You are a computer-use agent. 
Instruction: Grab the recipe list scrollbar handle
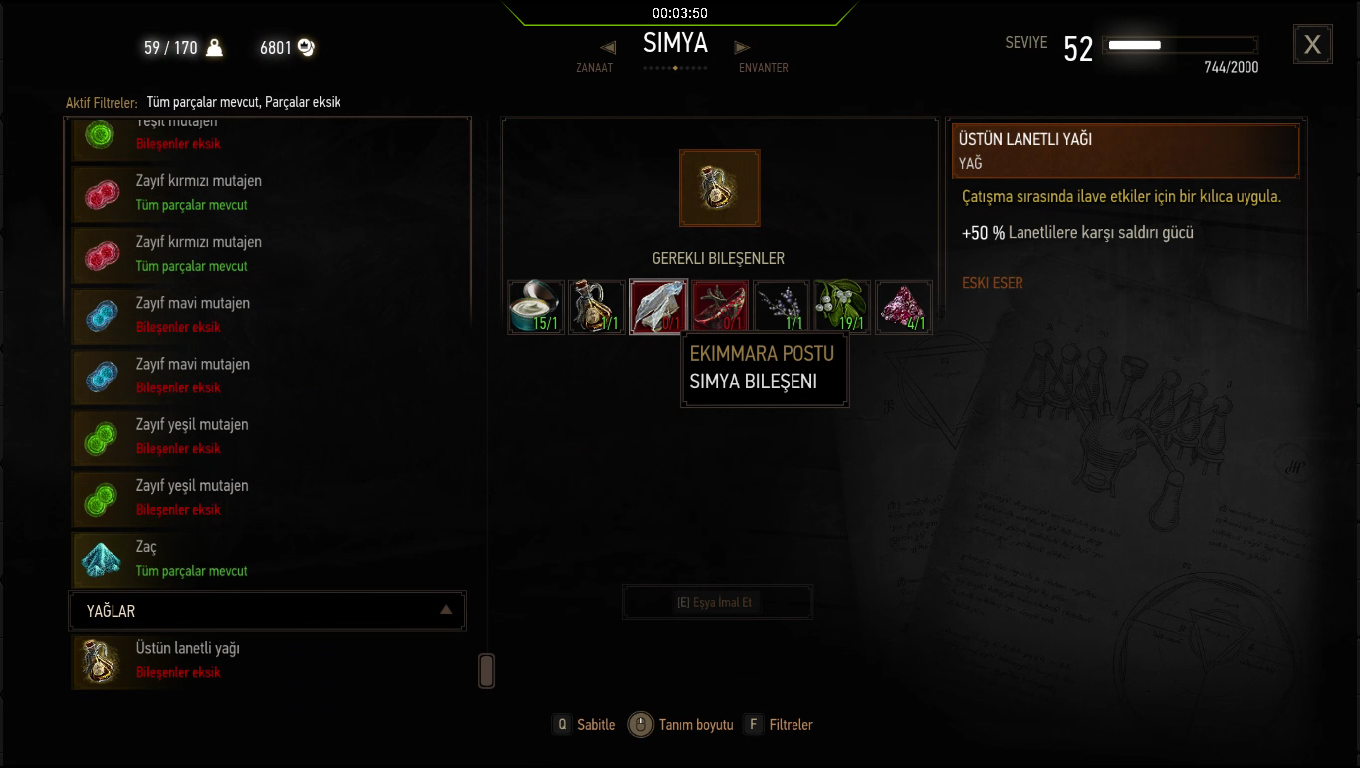coord(487,670)
